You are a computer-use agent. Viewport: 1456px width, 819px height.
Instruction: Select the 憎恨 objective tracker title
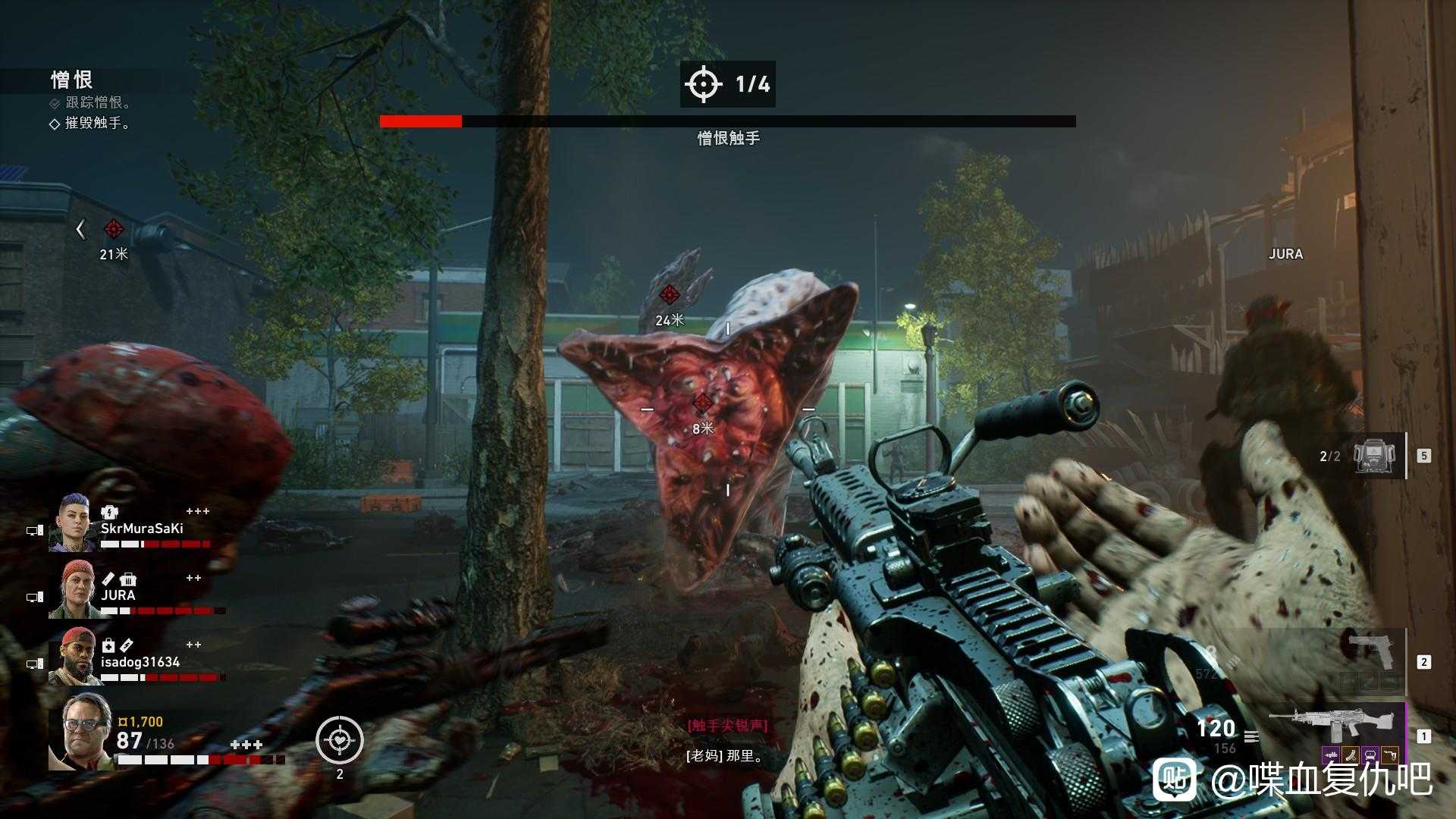click(72, 80)
